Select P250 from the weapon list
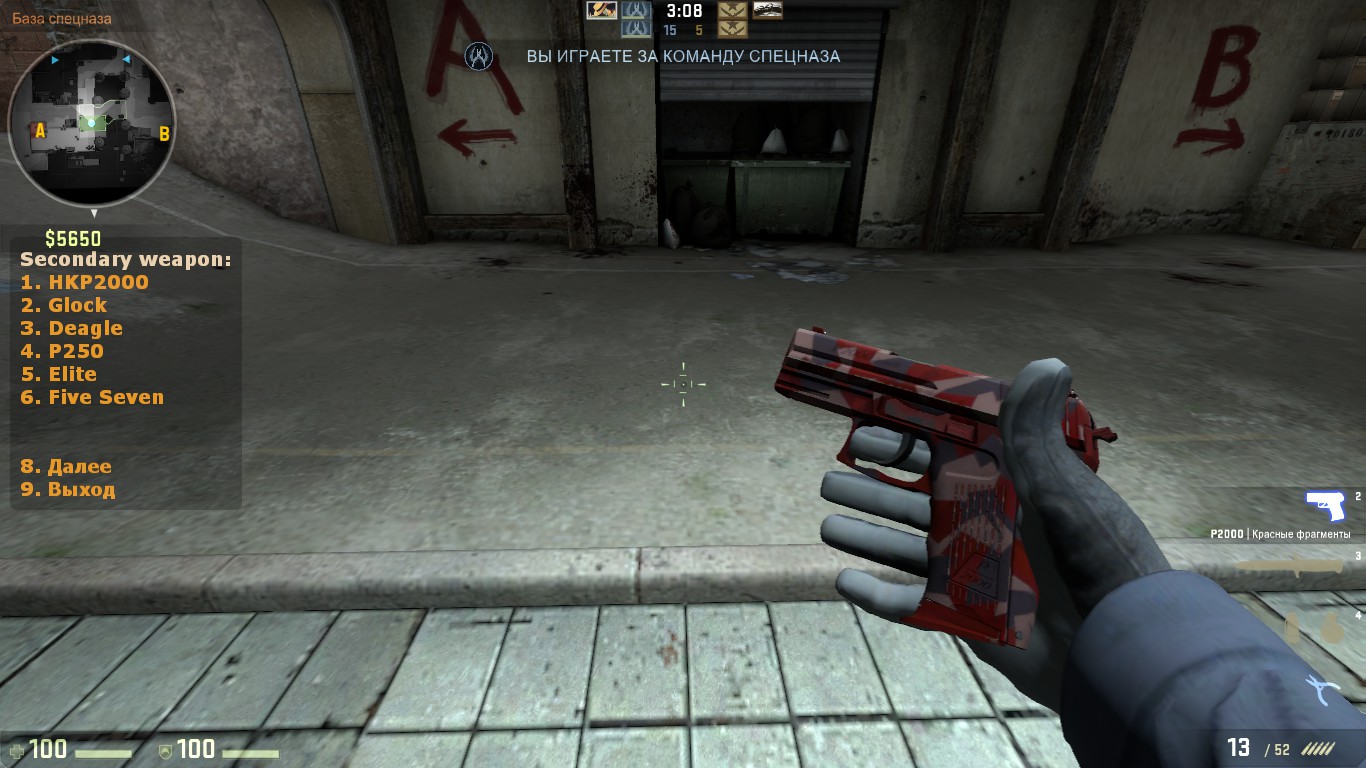Image resolution: width=1366 pixels, height=768 pixels. pos(62,351)
